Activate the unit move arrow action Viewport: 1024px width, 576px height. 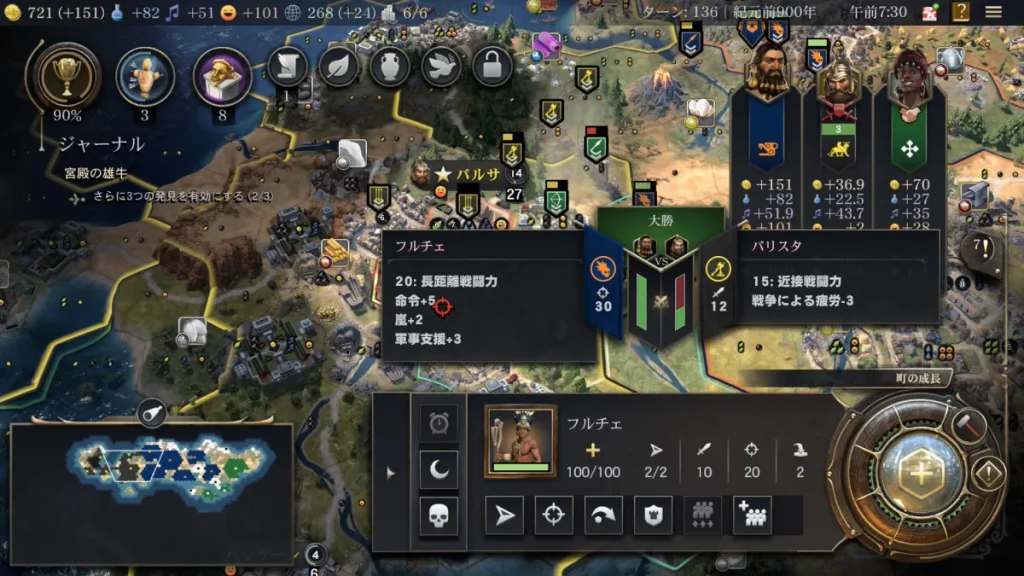tap(504, 515)
